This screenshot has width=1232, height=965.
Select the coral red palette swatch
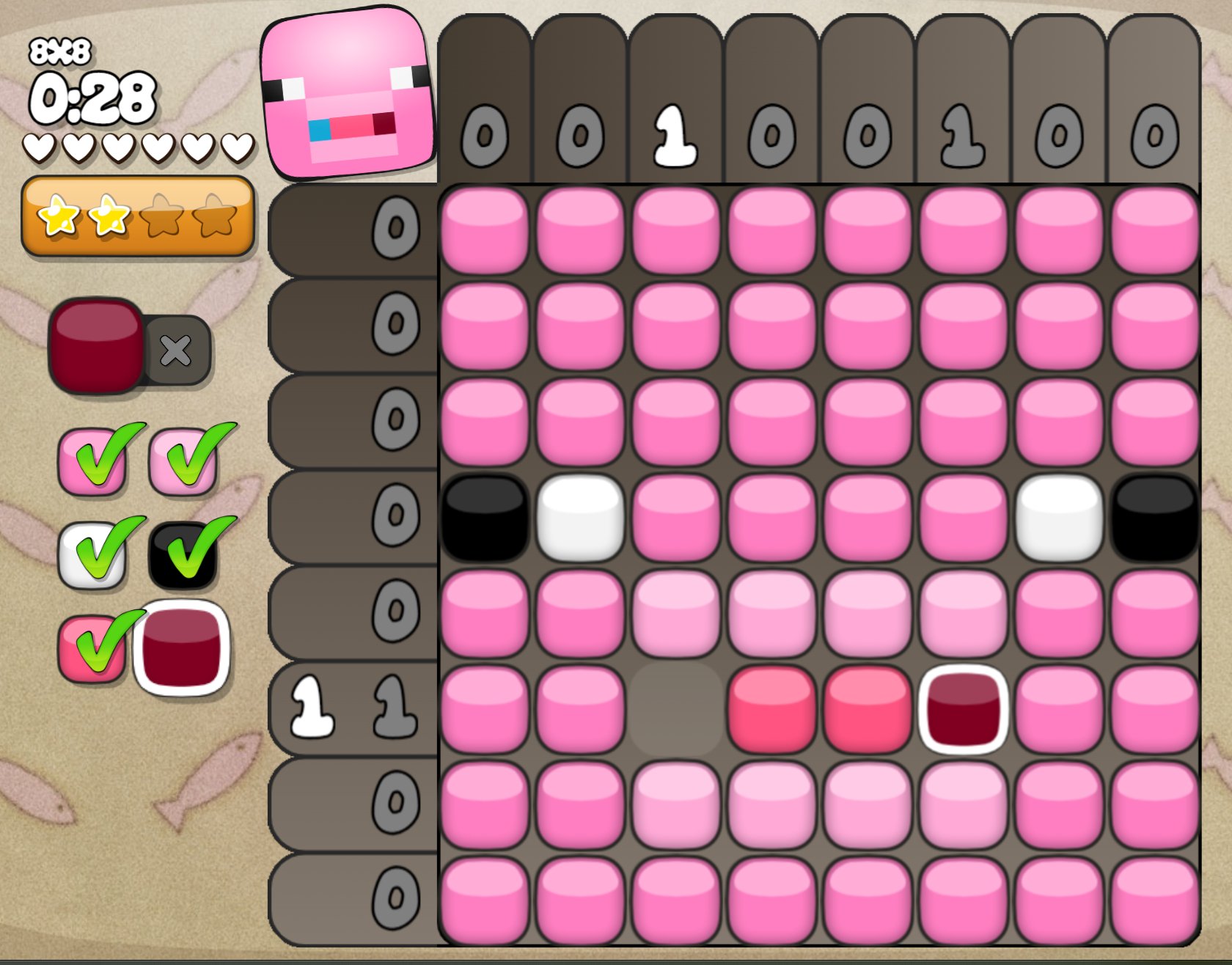click(x=90, y=649)
